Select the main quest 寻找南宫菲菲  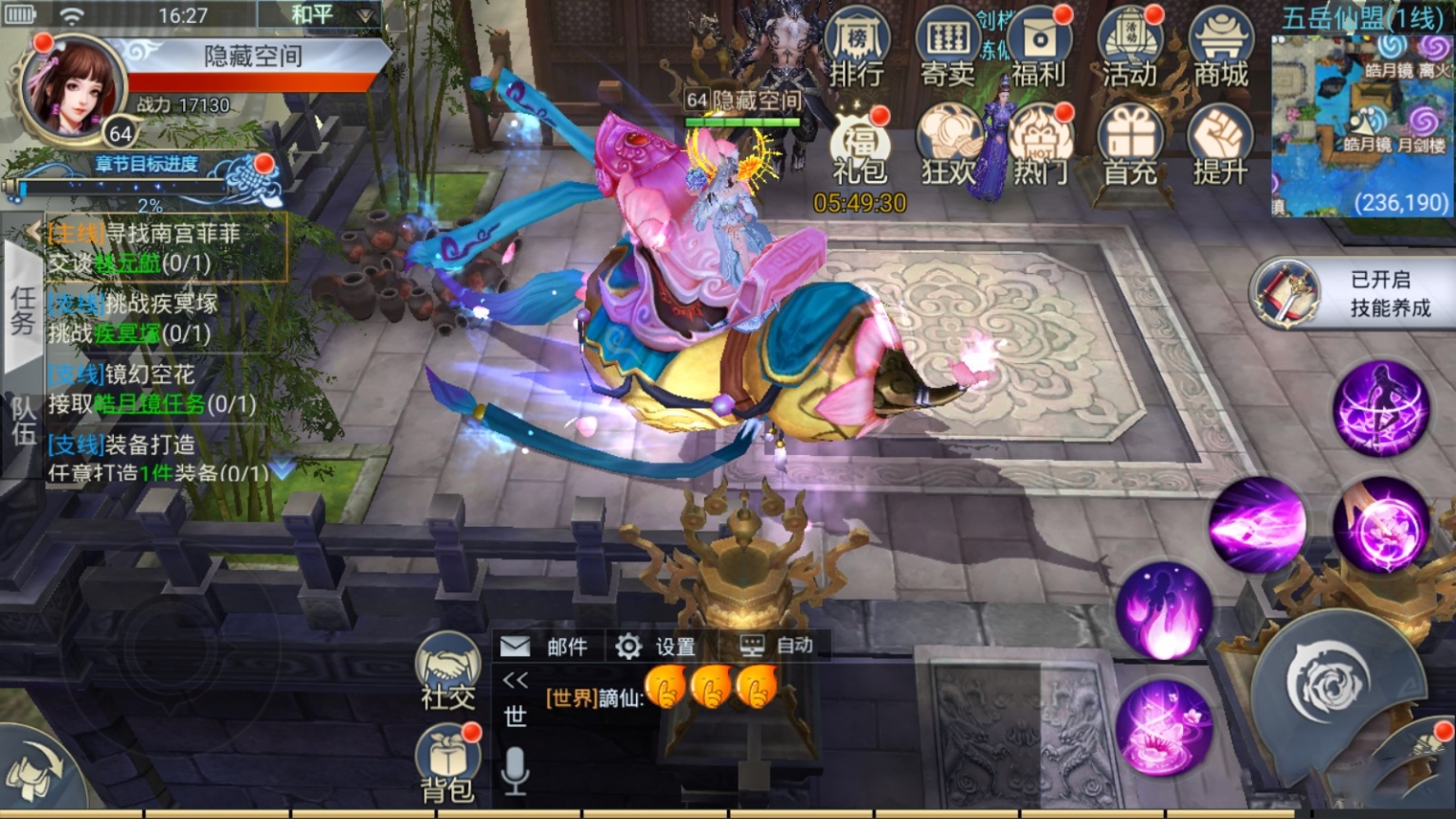pyautogui.click(x=166, y=247)
